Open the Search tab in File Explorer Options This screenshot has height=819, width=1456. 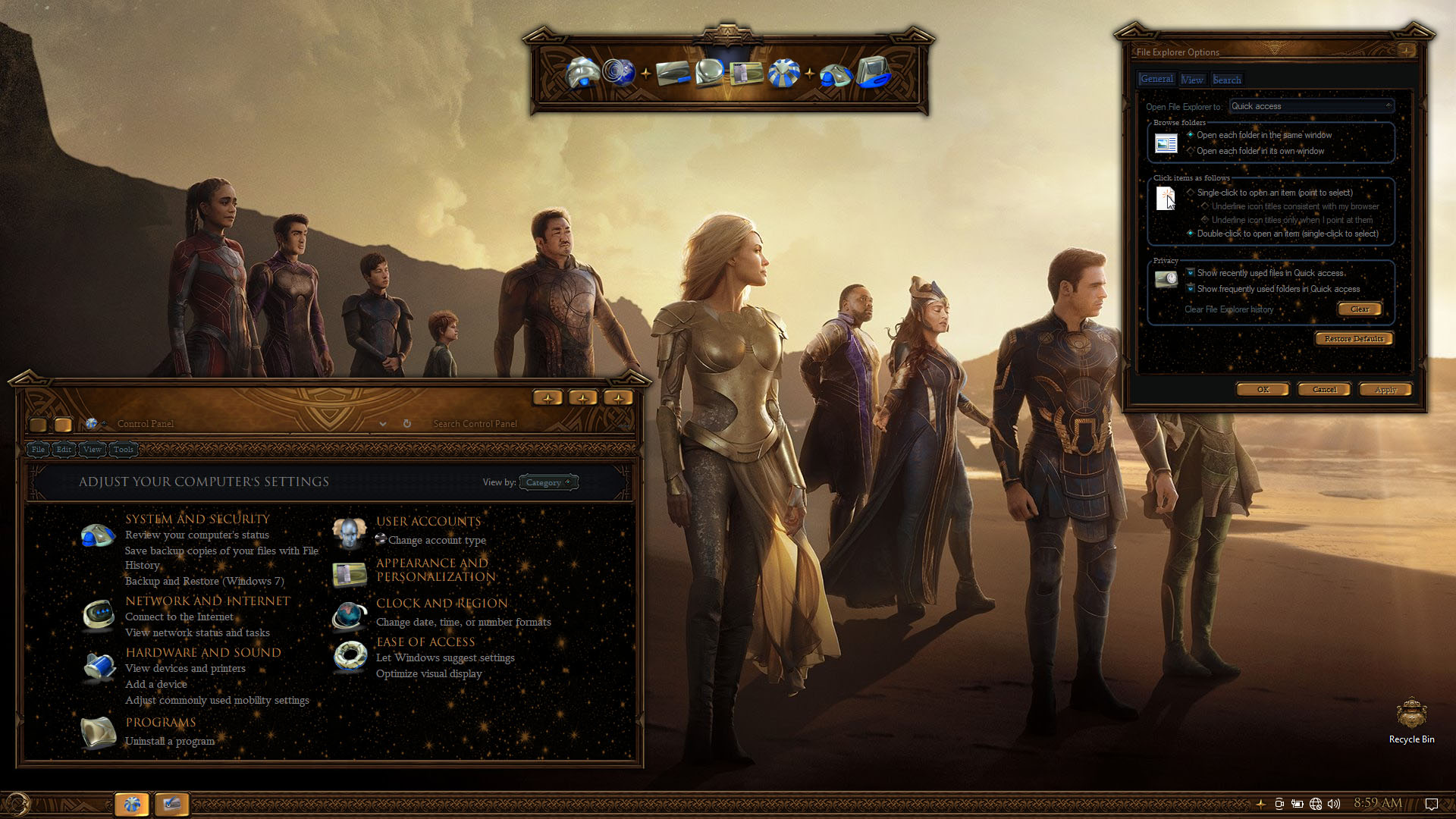click(1227, 80)
